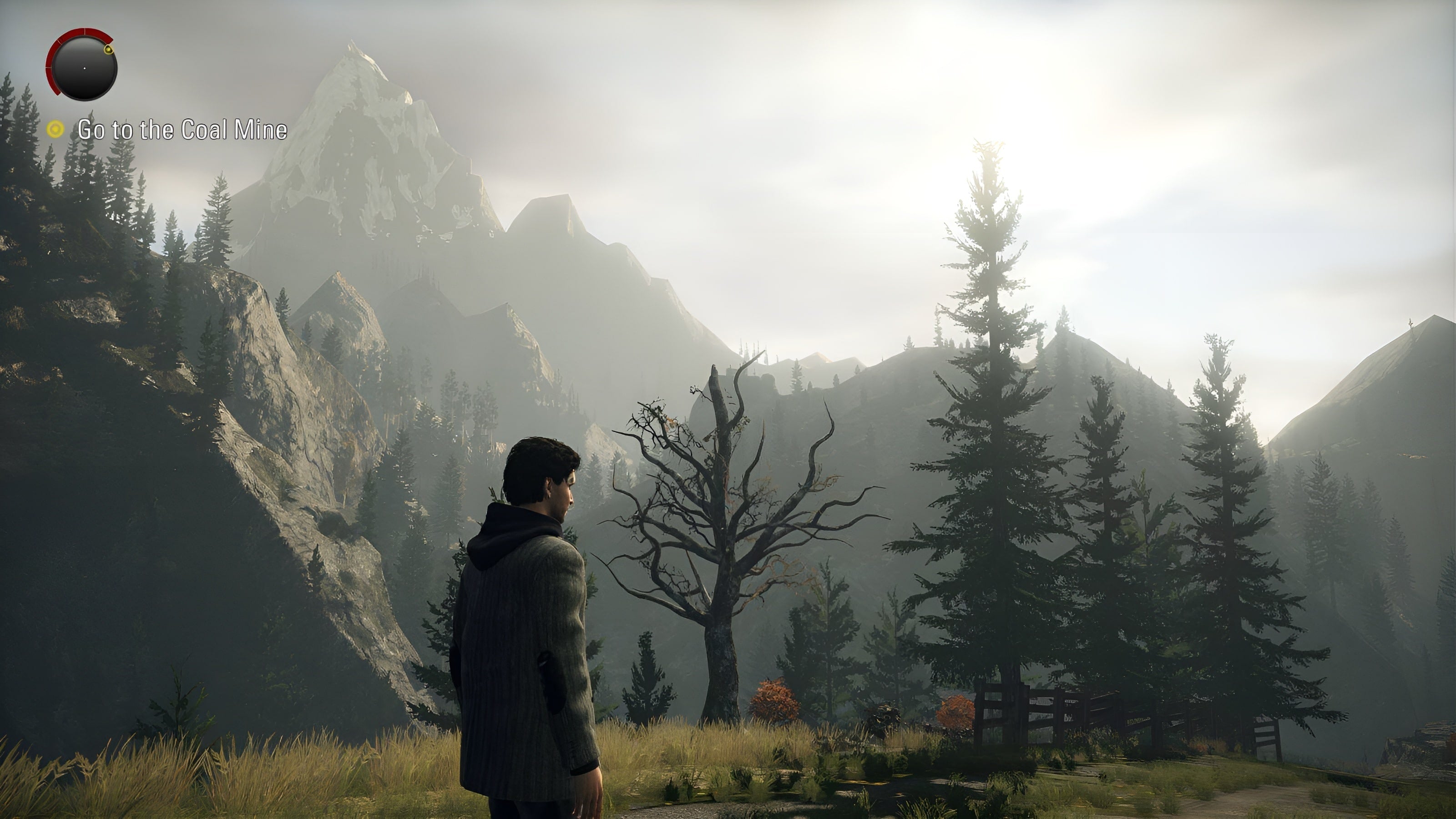Select the "Go to the Coal Mine" objective

[x=182, y=130]
